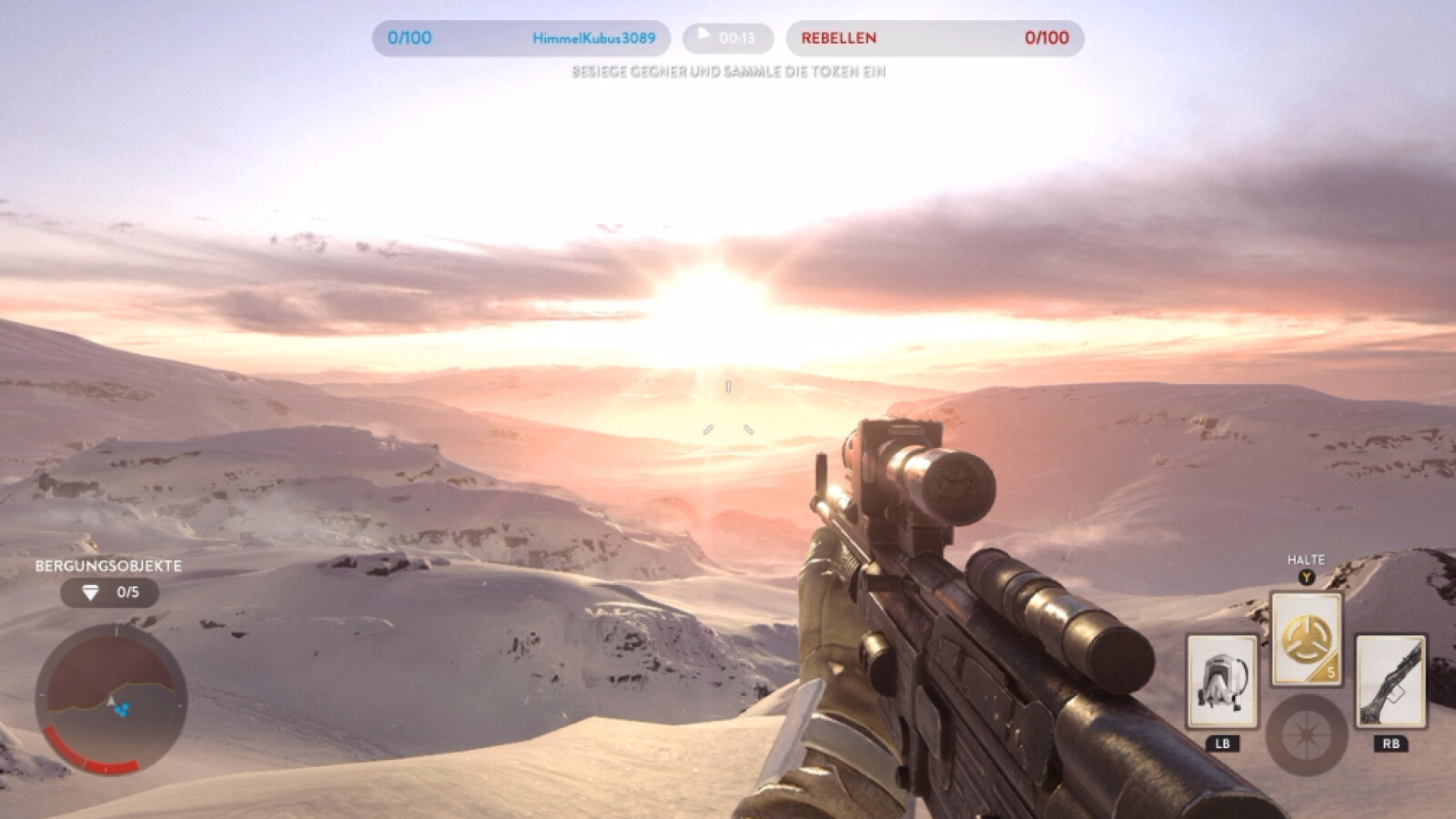Choose the rifle star card

click(x=1390, y=682)
